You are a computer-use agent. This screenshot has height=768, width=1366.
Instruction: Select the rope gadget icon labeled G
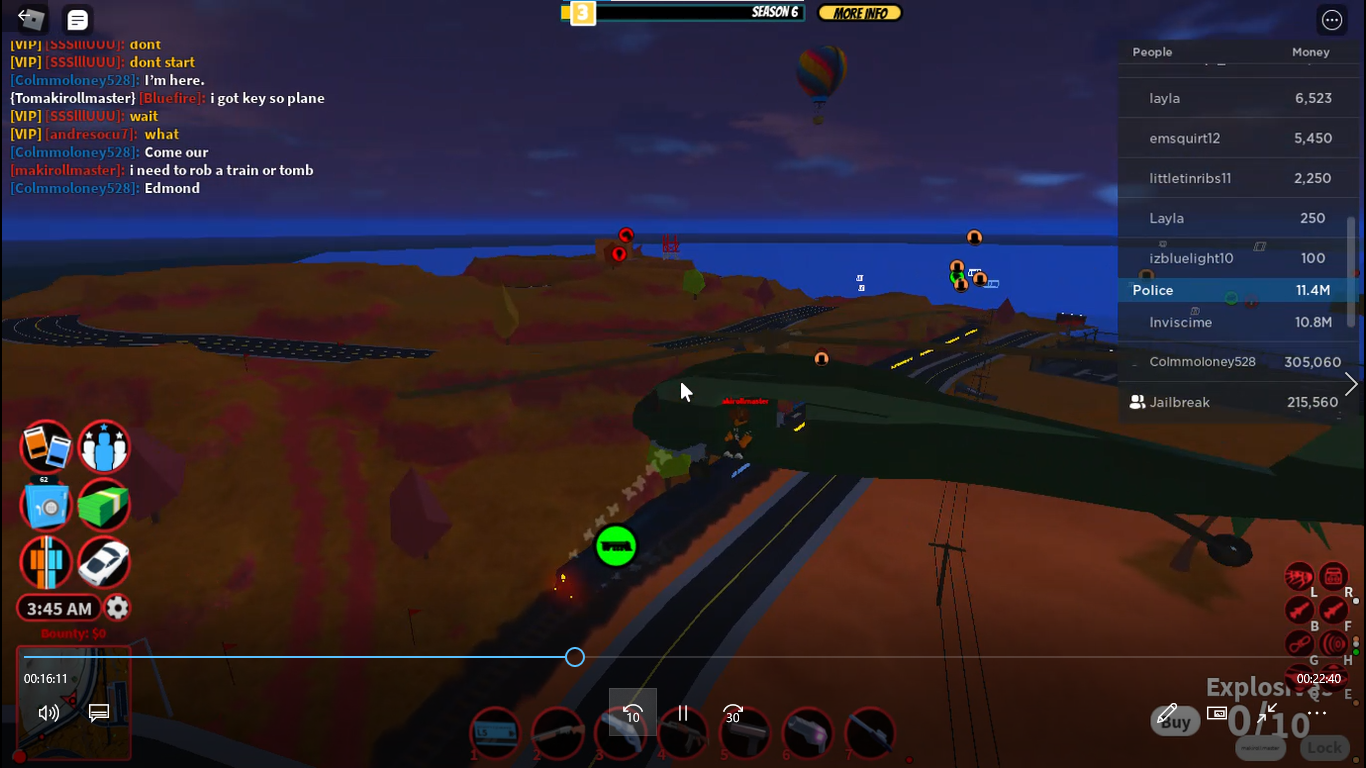(x=1299, y=643)
